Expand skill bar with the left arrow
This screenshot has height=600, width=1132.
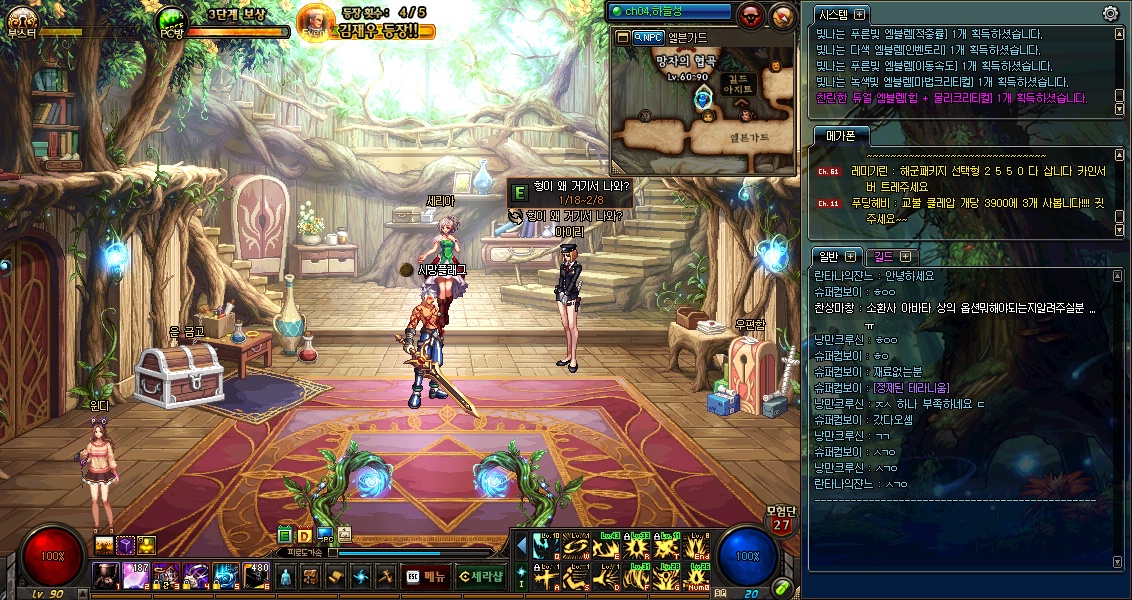point(521,546)
